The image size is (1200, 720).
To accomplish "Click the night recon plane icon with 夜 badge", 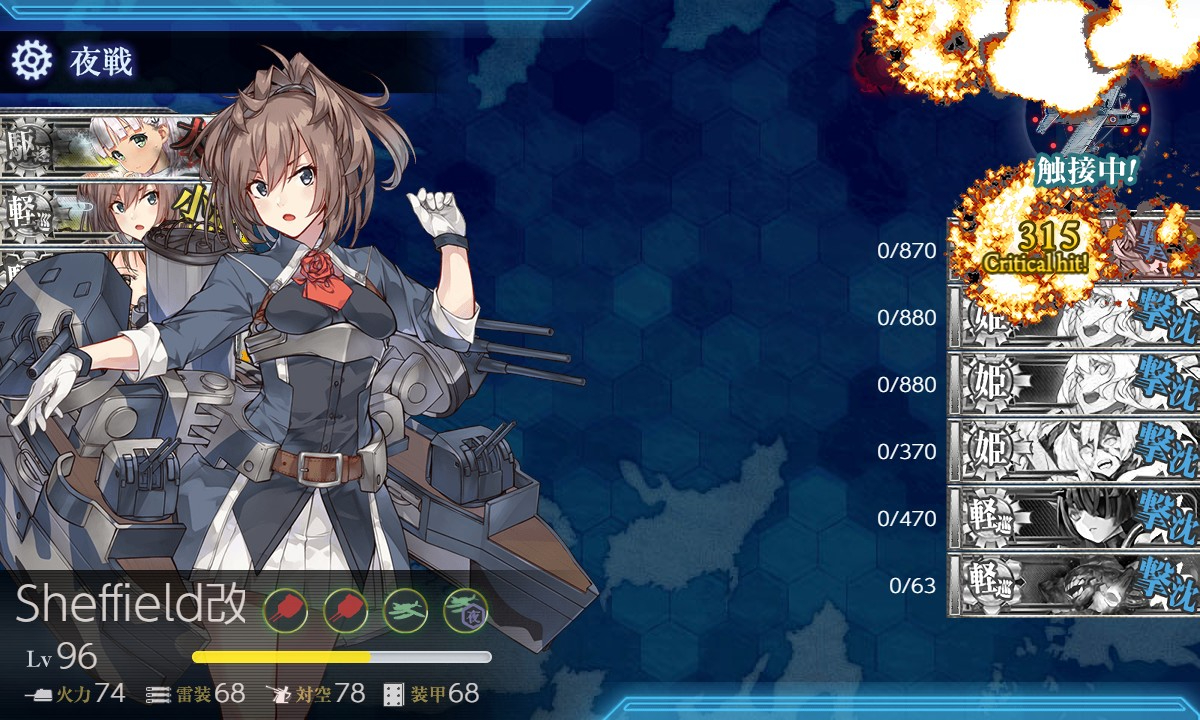I will 465,607.
